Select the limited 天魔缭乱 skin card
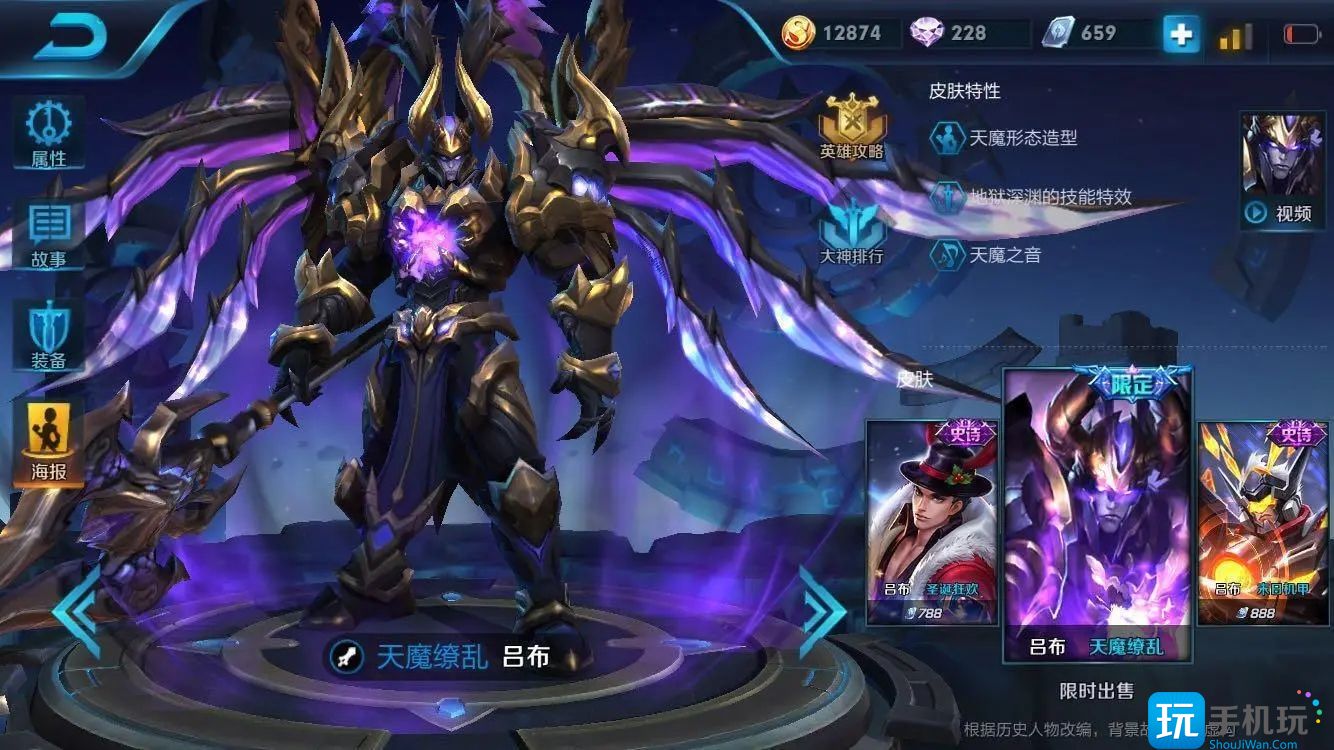Image resolution: width=1334 pixels, height=750 pixels. point(1097,510)
